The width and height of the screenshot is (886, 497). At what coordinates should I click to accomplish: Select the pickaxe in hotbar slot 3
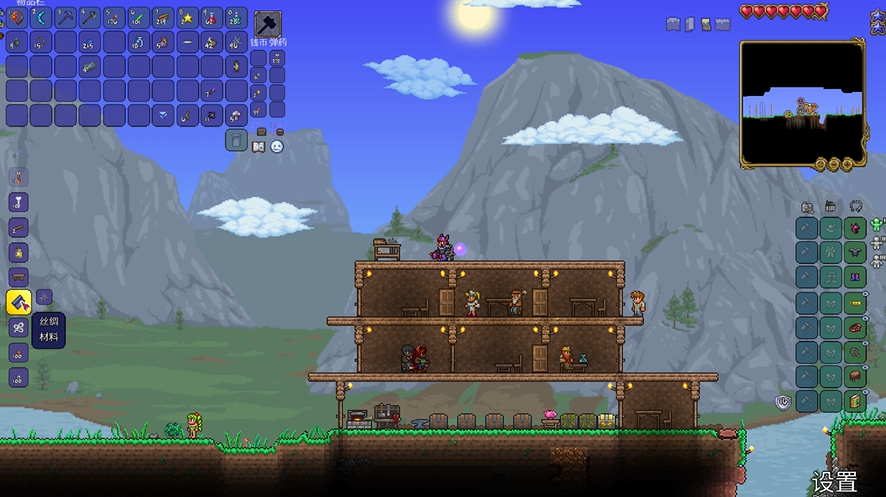(x=65, y=17)
